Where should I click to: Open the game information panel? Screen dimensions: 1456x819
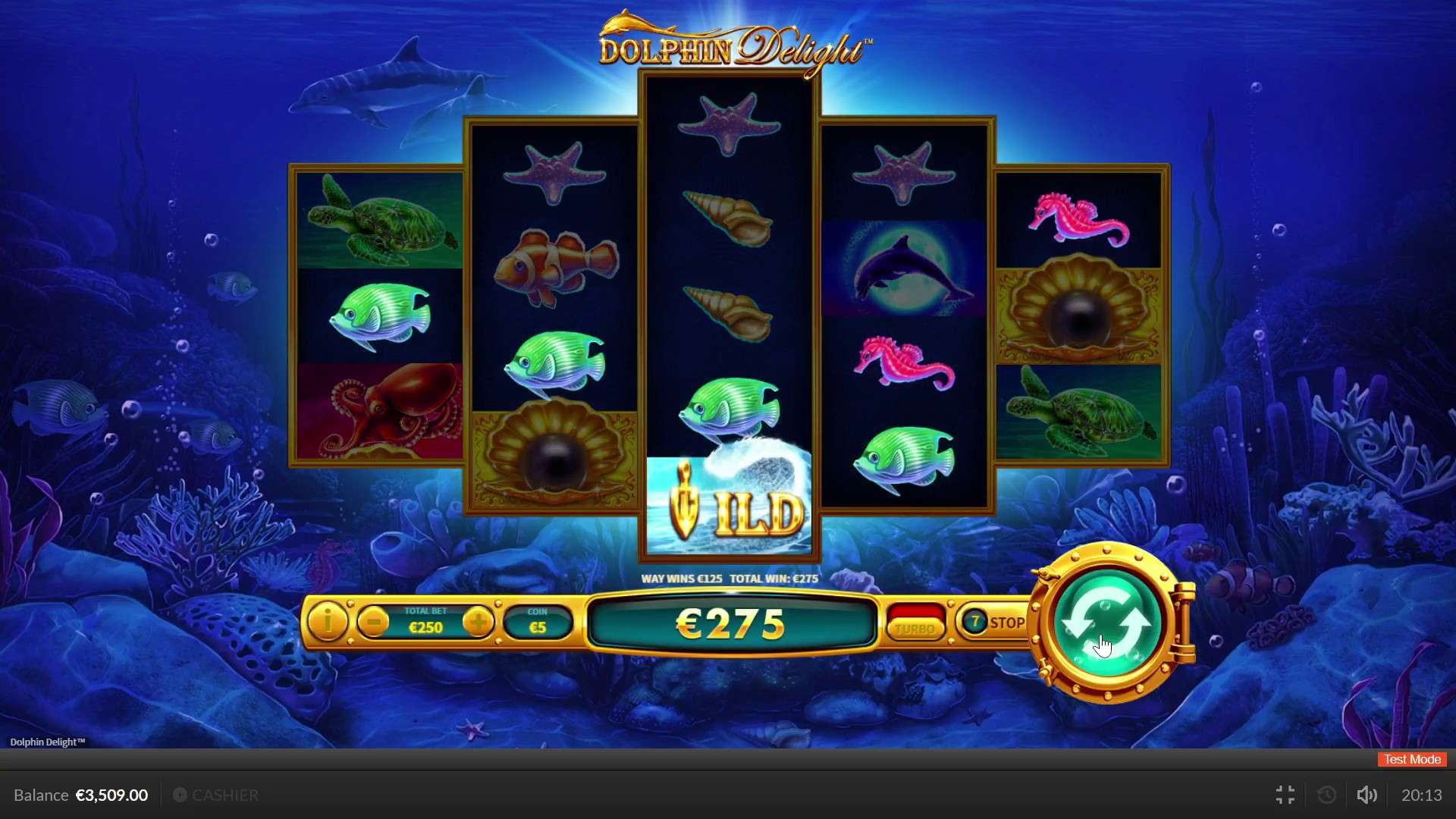(x=327, y=623)
